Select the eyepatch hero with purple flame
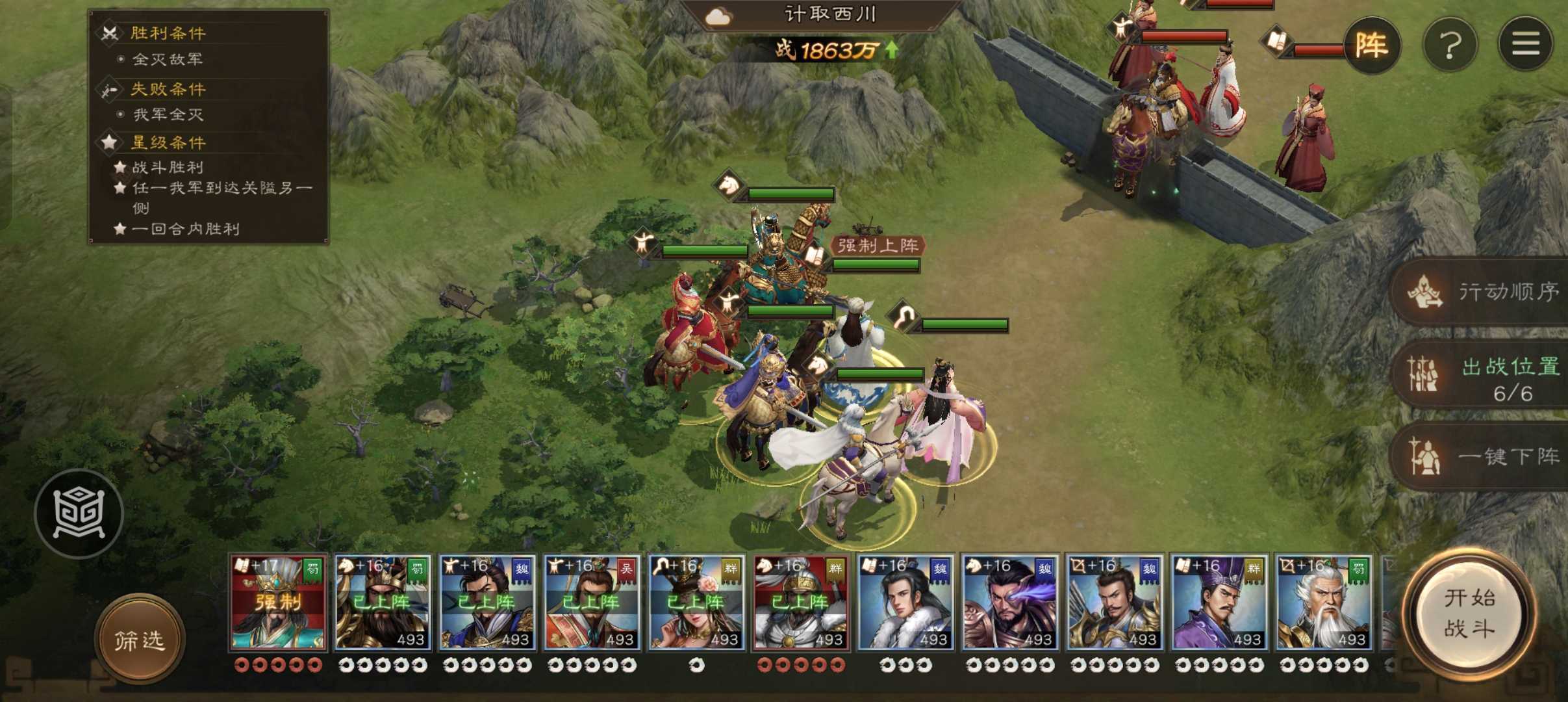Screen dimensions: 1568x702 [x=1010, y=603]
